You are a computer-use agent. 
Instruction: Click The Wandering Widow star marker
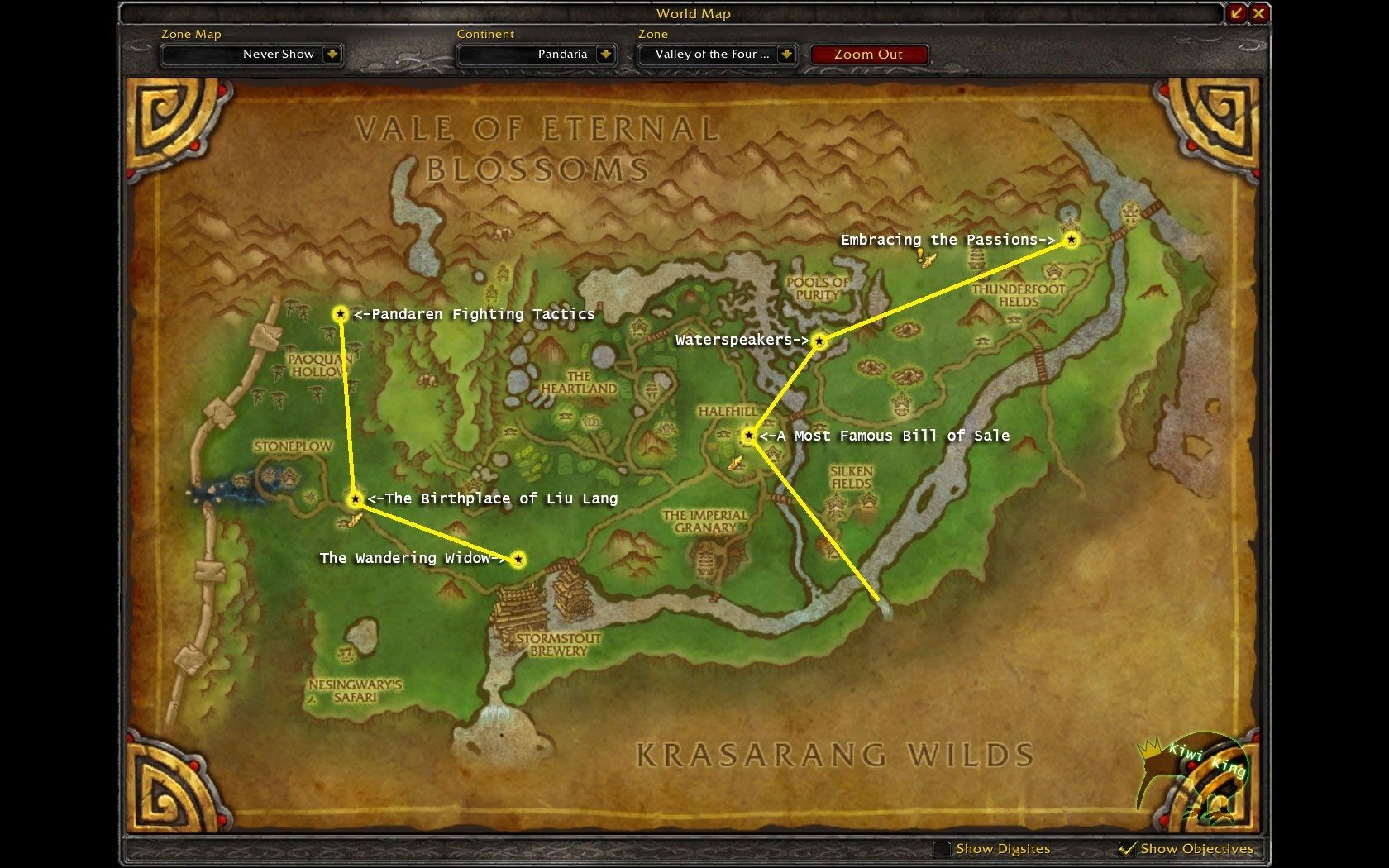[518, 560]
